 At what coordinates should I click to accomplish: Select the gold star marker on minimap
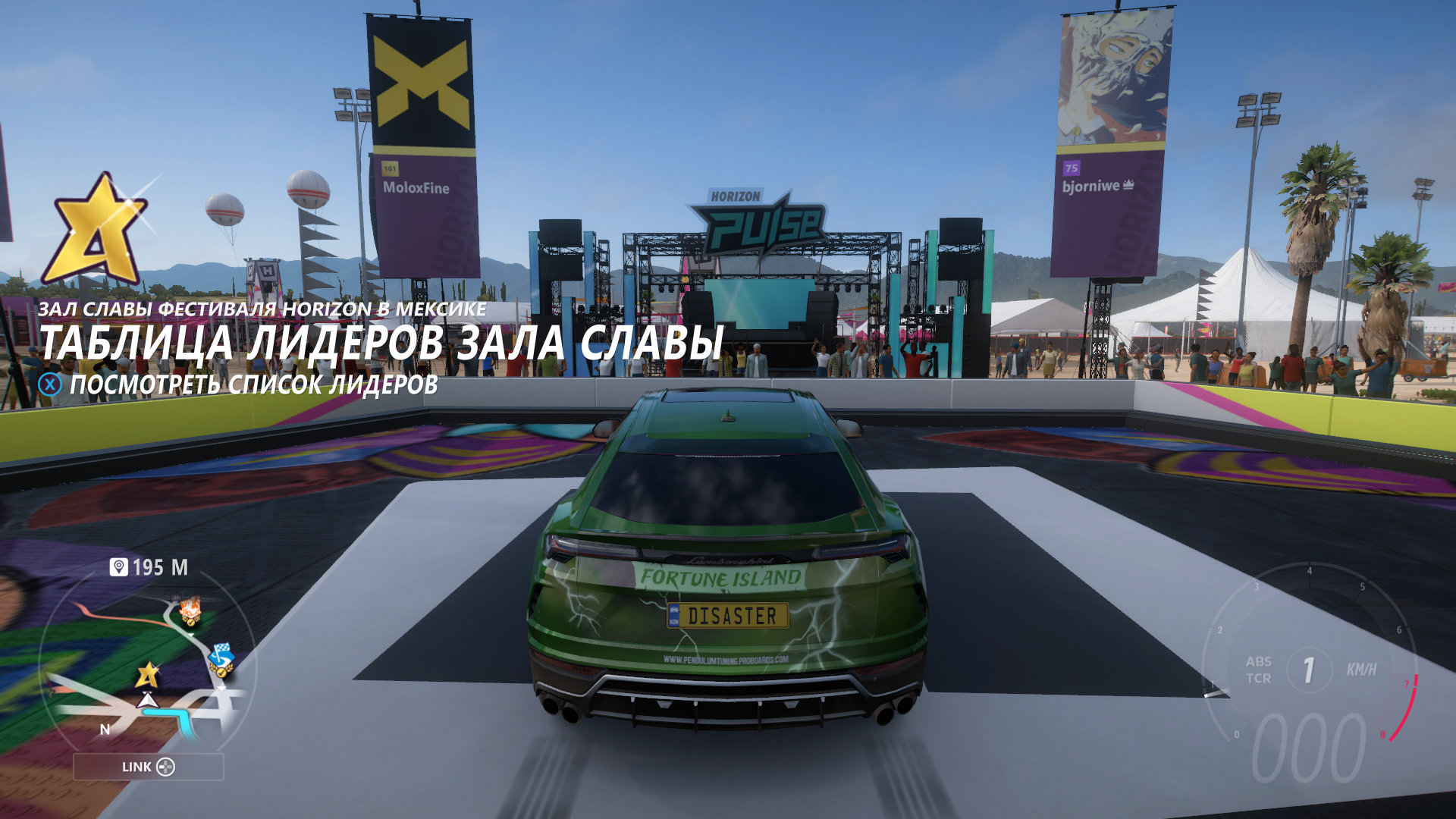tap(148, 674)
